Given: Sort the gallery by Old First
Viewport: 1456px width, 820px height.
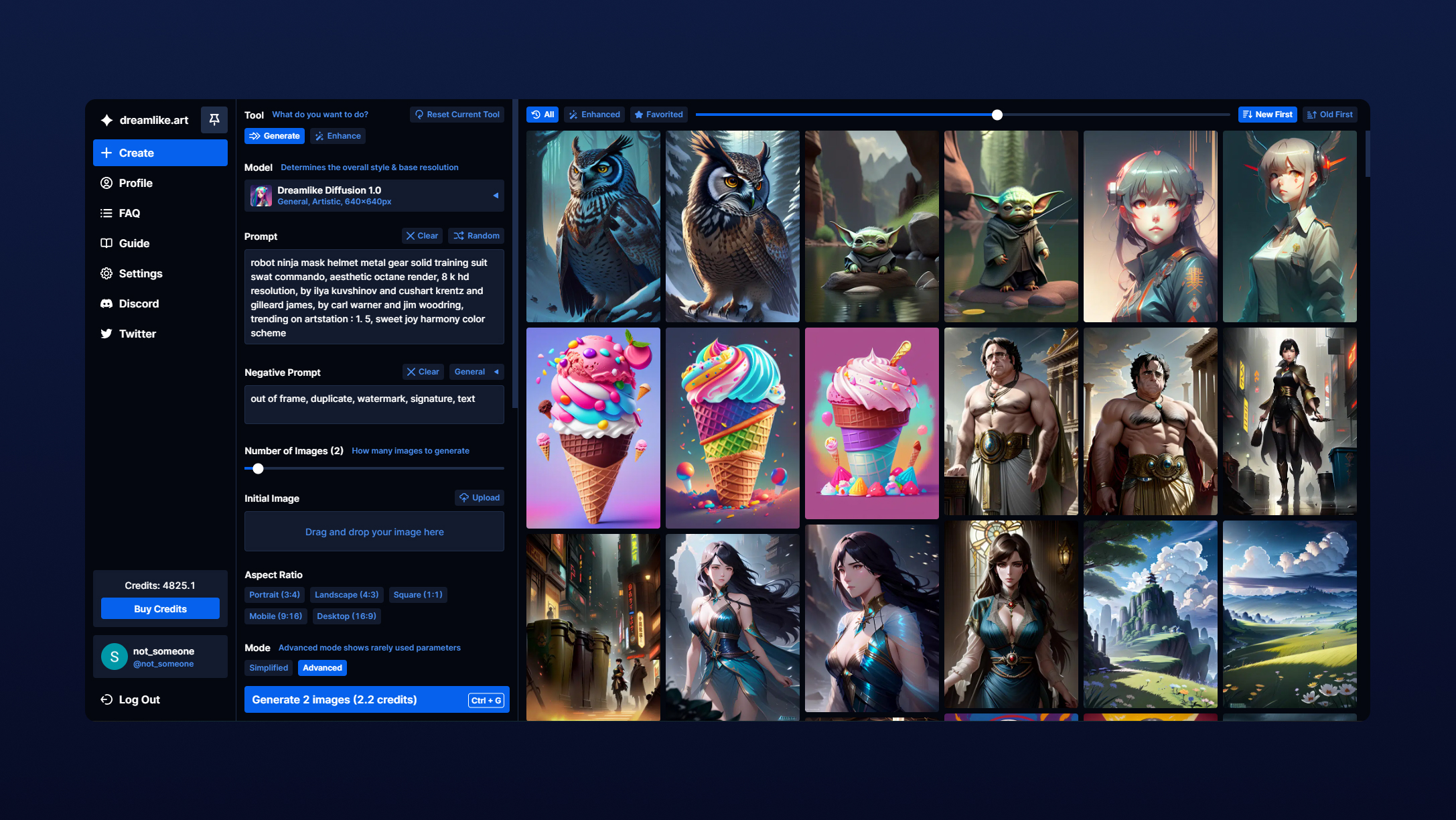Looking at the screenshot, I should click(x=1330, y=115).
